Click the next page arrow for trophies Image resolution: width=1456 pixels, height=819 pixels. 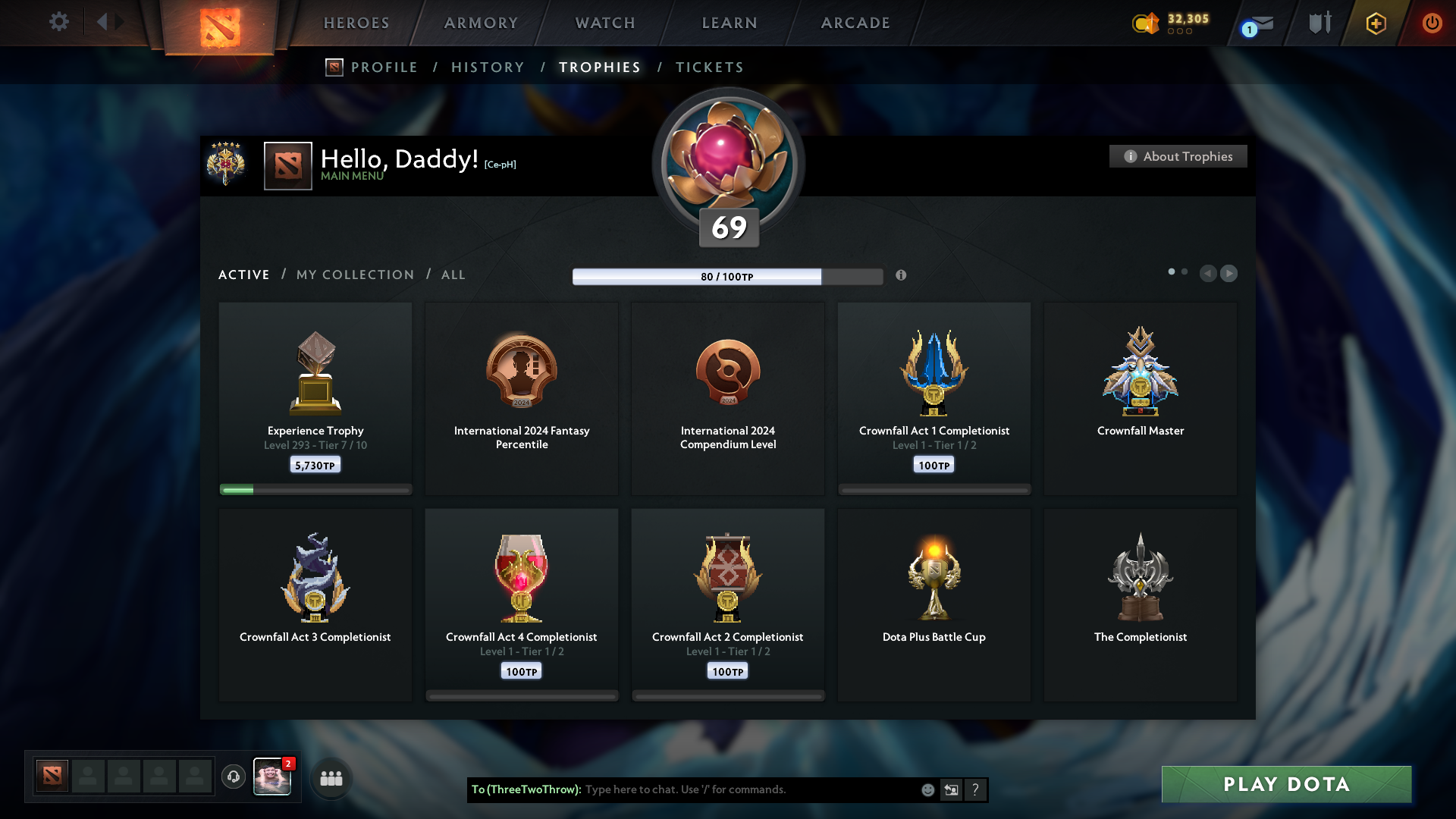click(1229, 274)
